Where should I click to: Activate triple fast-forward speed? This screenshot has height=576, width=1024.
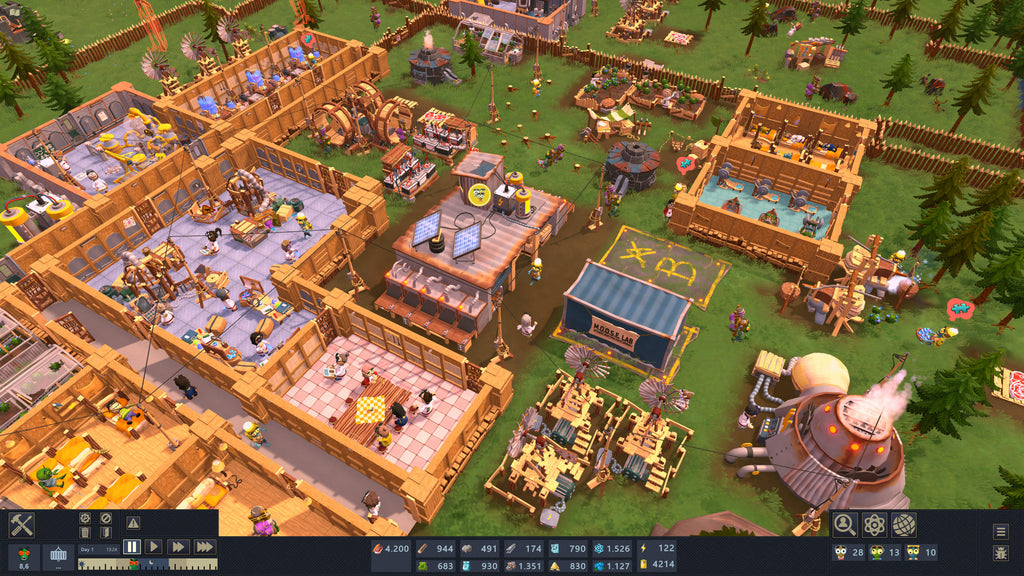pos(203,547)
